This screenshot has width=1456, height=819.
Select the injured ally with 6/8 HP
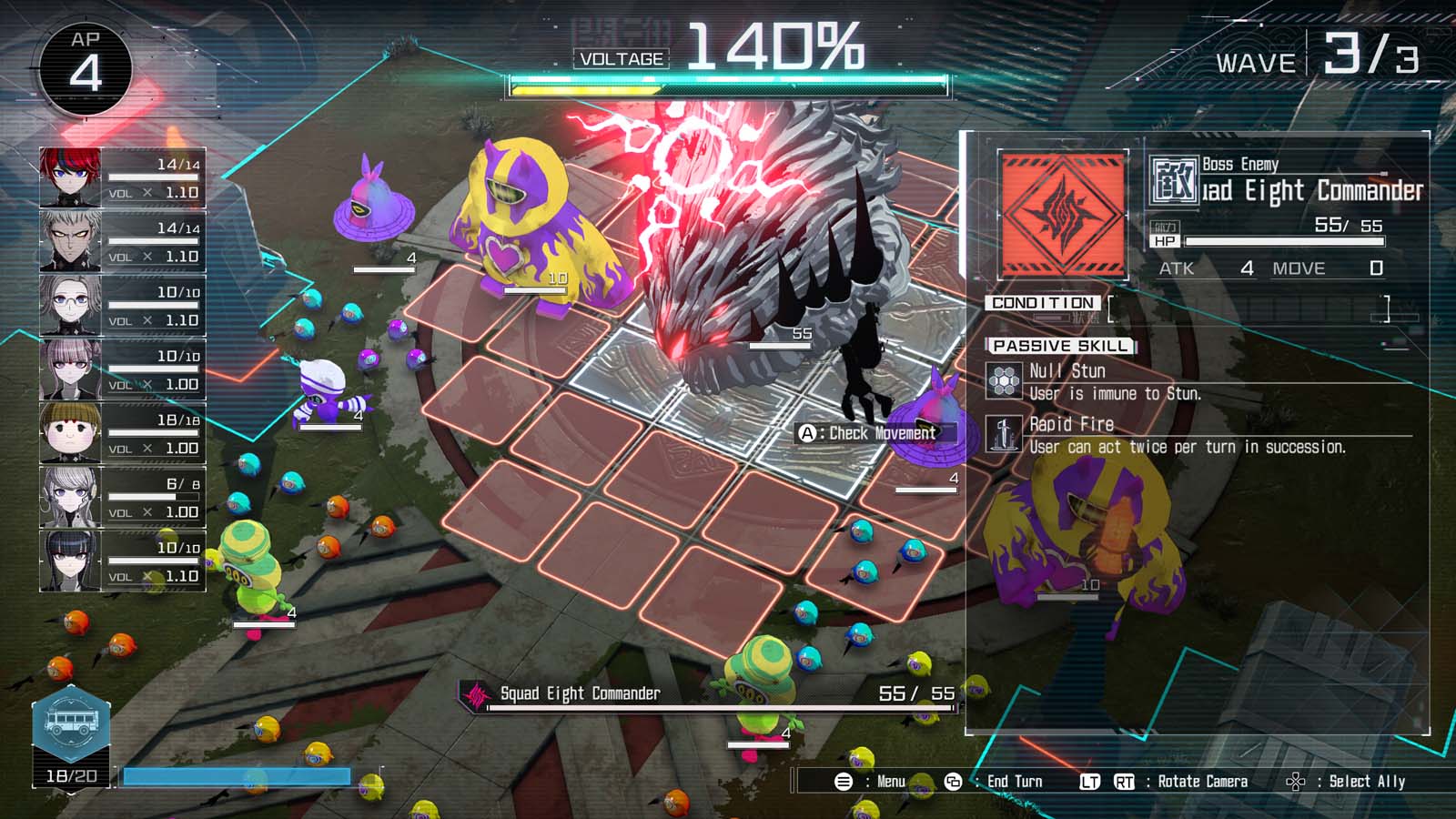tap(71, 497)
